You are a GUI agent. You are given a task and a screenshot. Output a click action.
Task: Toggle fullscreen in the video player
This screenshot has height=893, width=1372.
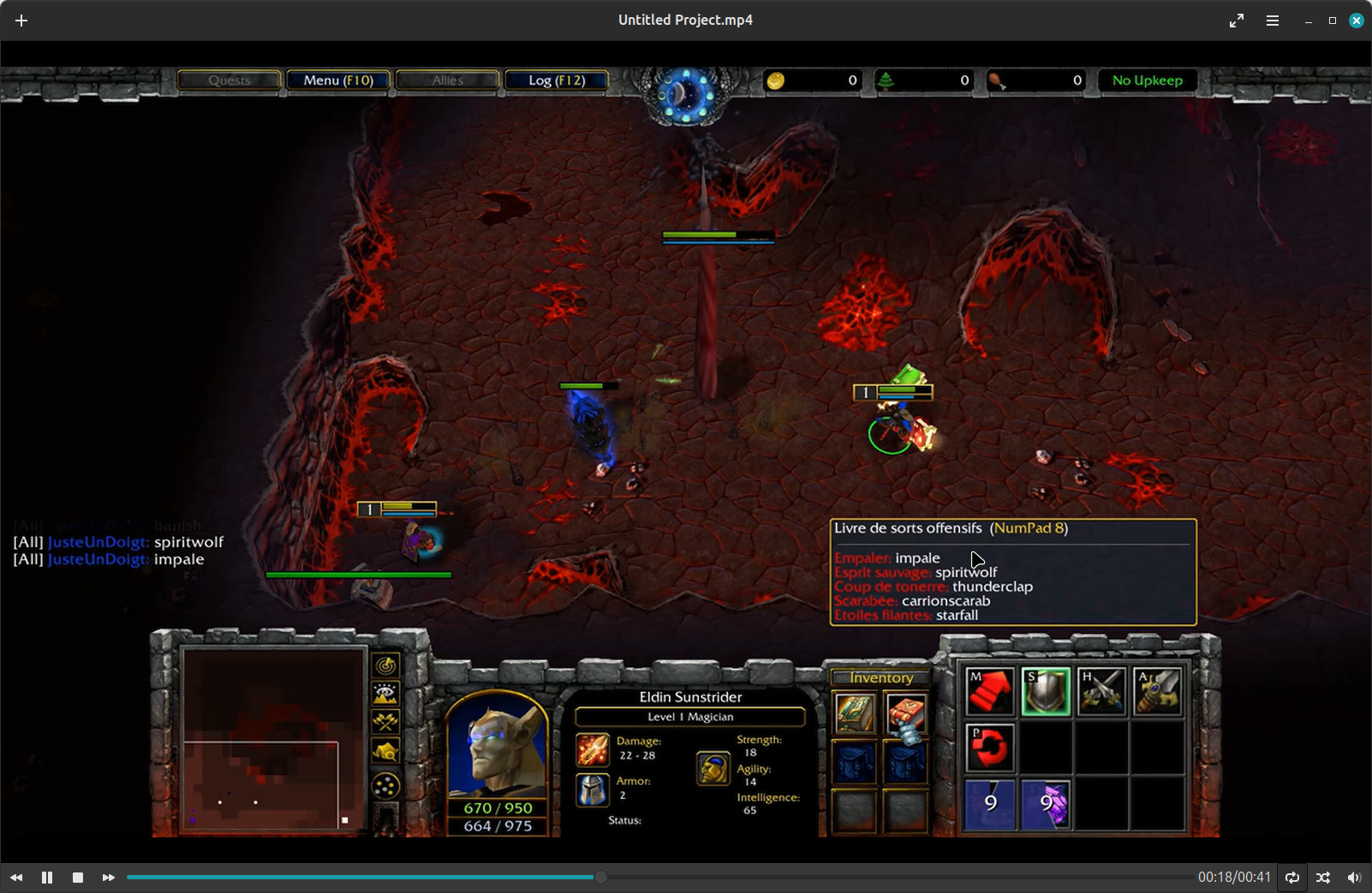coord(1237,21)
